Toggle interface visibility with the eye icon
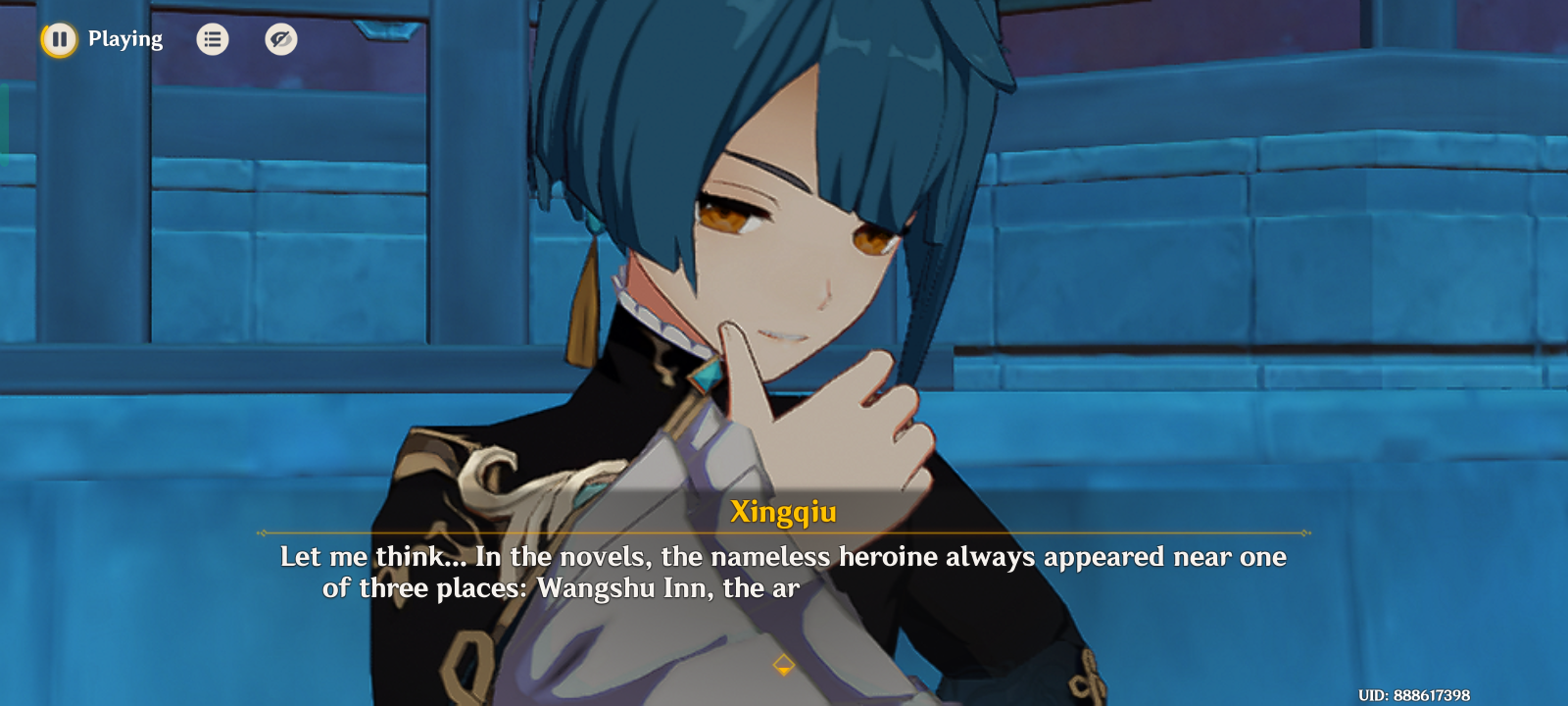The image size is (1568, 706). tap(280, 39)
